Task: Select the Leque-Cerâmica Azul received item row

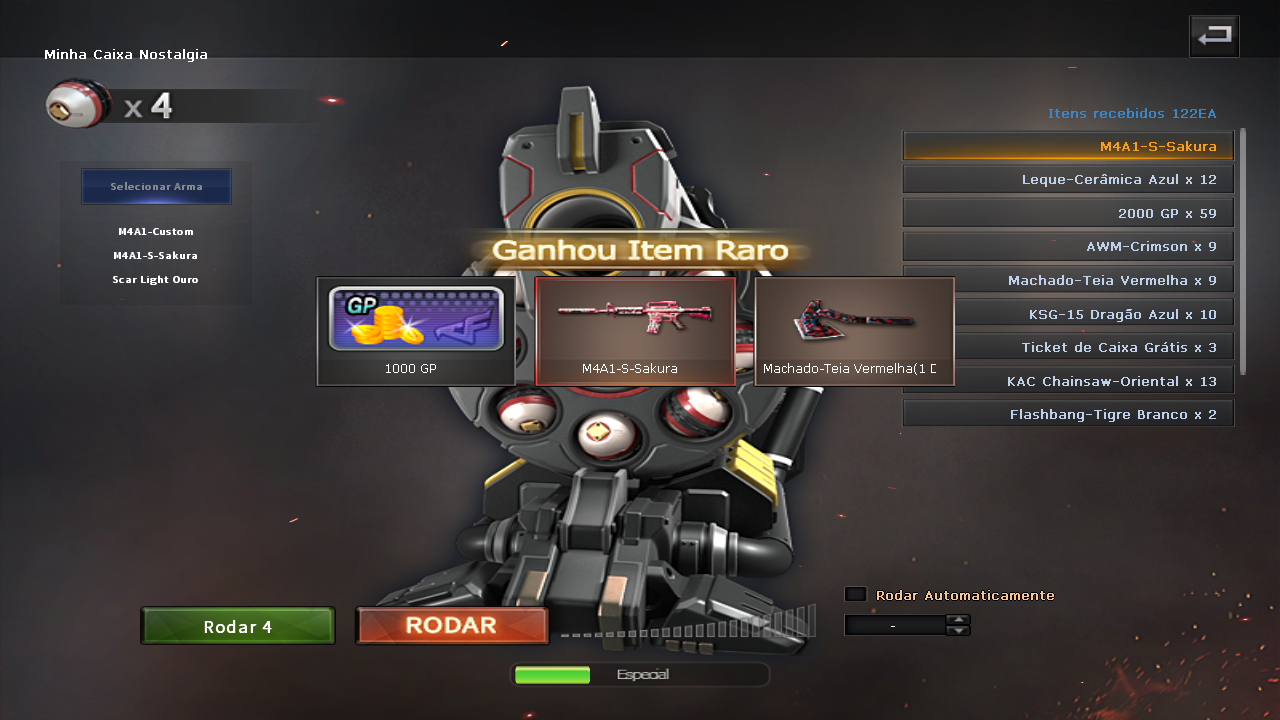Action: (1068, 180)
